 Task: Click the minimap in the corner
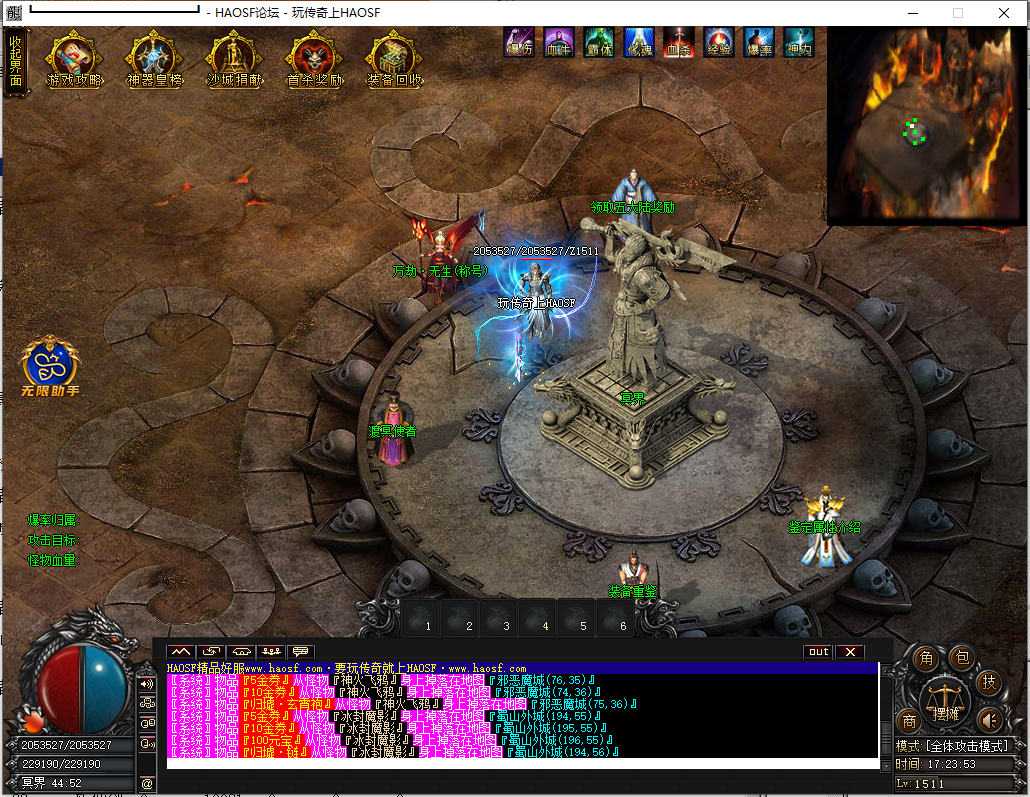pos(920,126)
